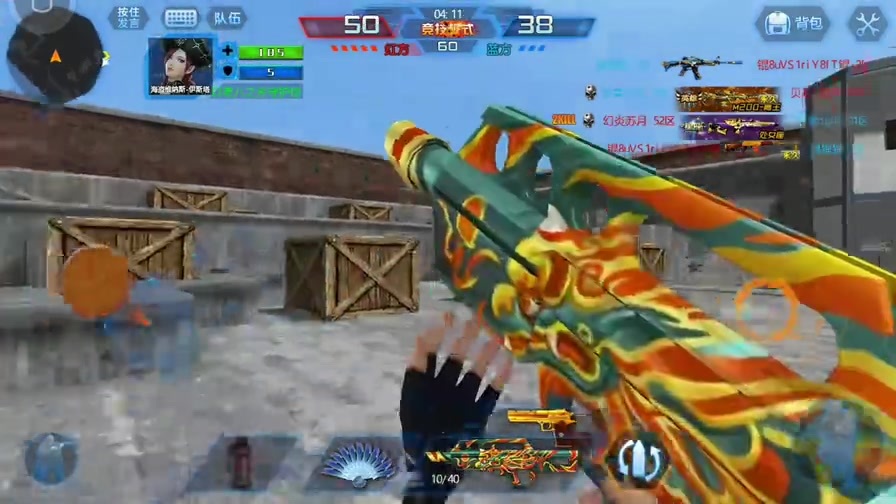Tap the orange fire button

(x=768, y=308)
